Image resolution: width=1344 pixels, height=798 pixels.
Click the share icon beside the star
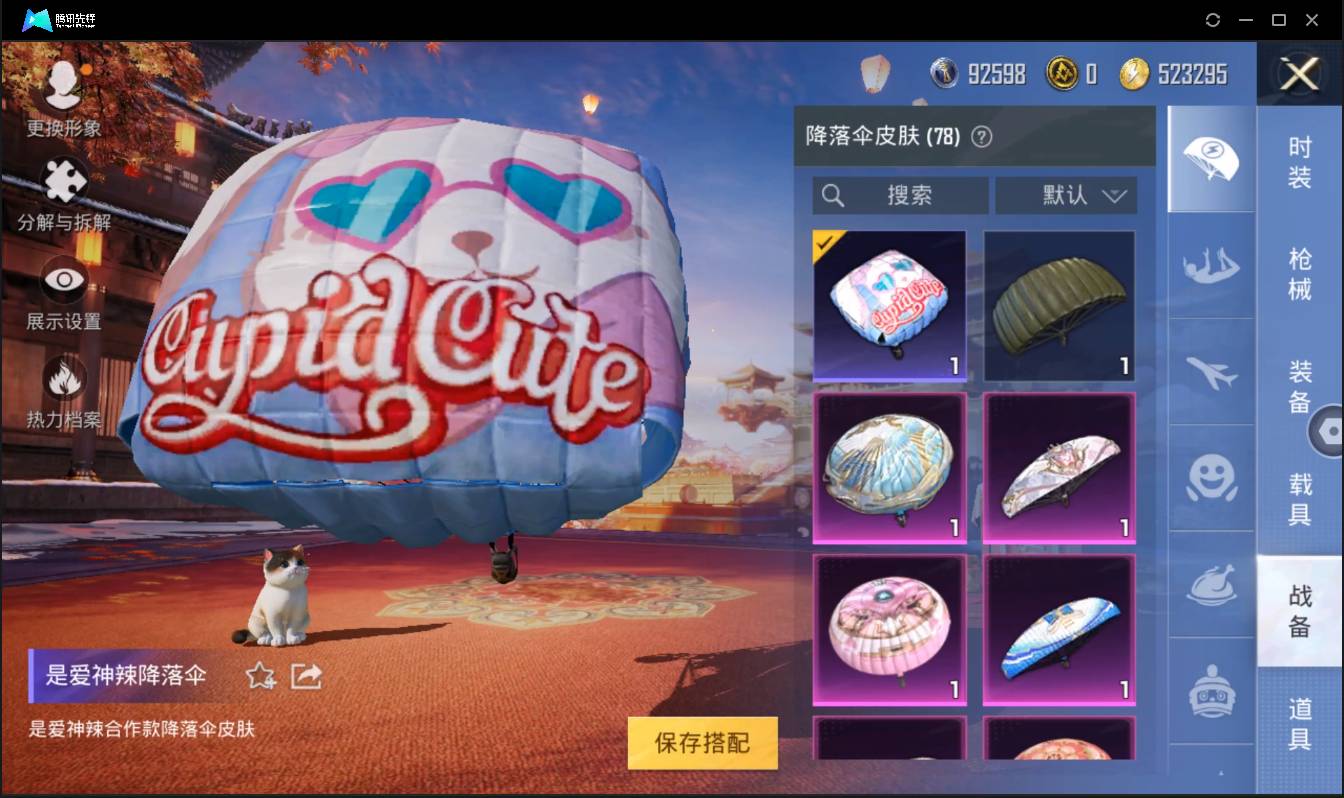click(305, 676)
